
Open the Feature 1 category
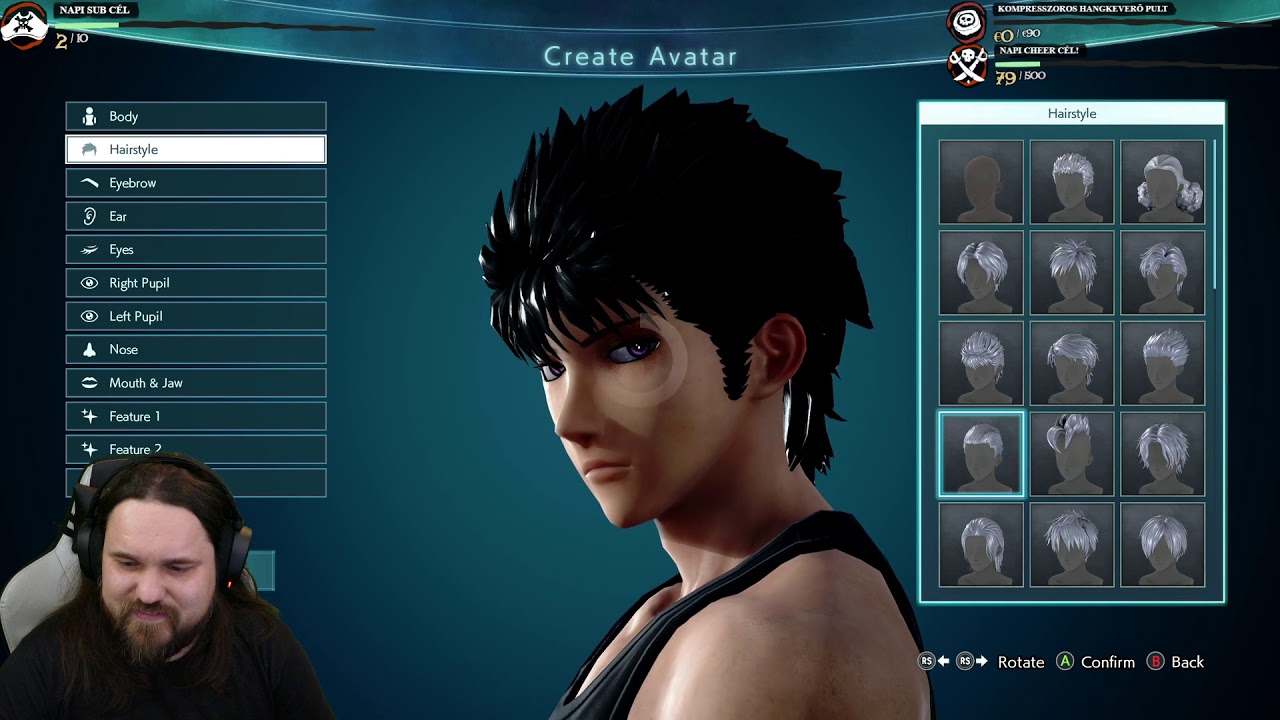[x=196, y=416]
